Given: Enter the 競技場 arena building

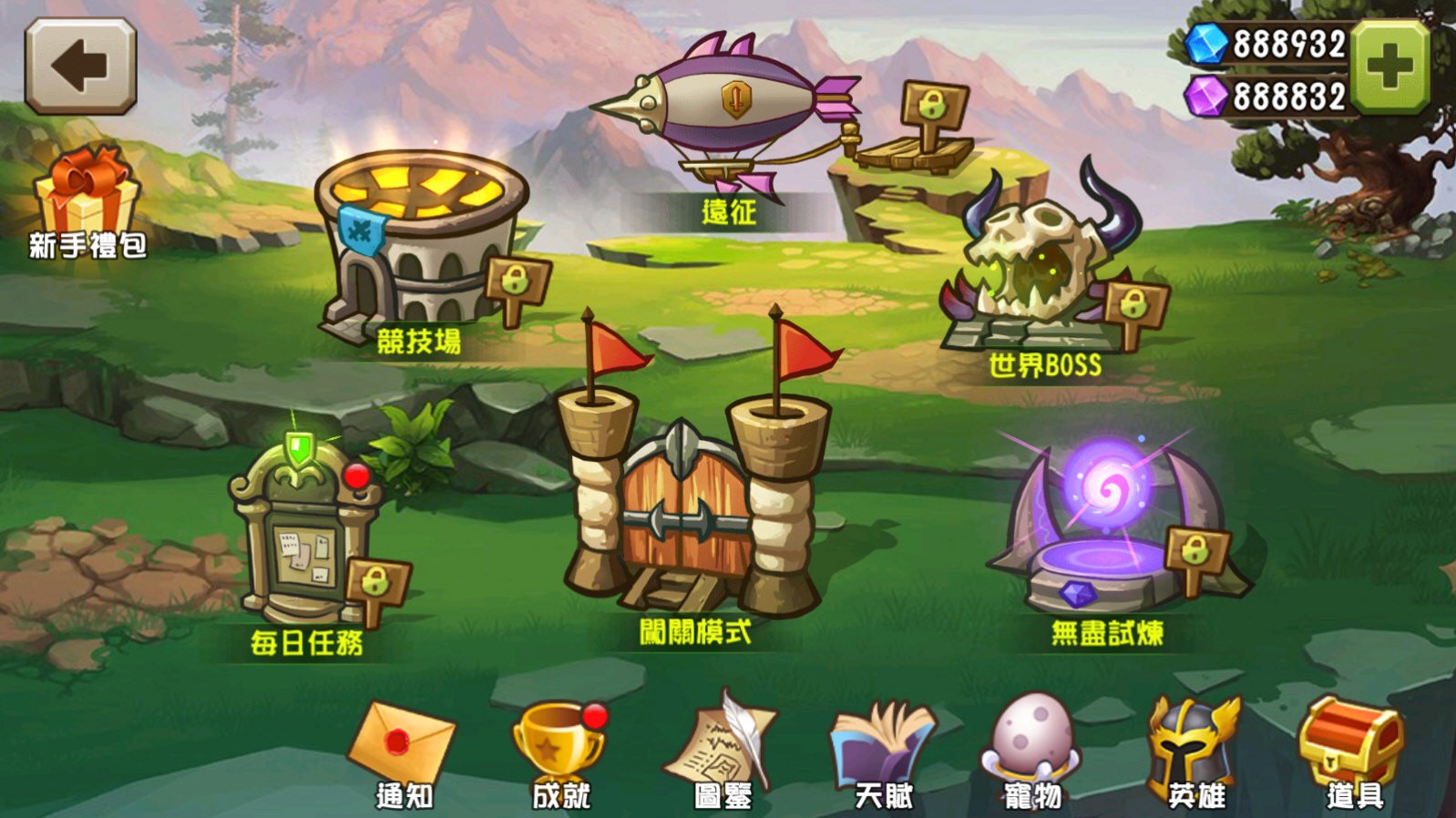Looking at the screenshot, I should tap(415, 241).
